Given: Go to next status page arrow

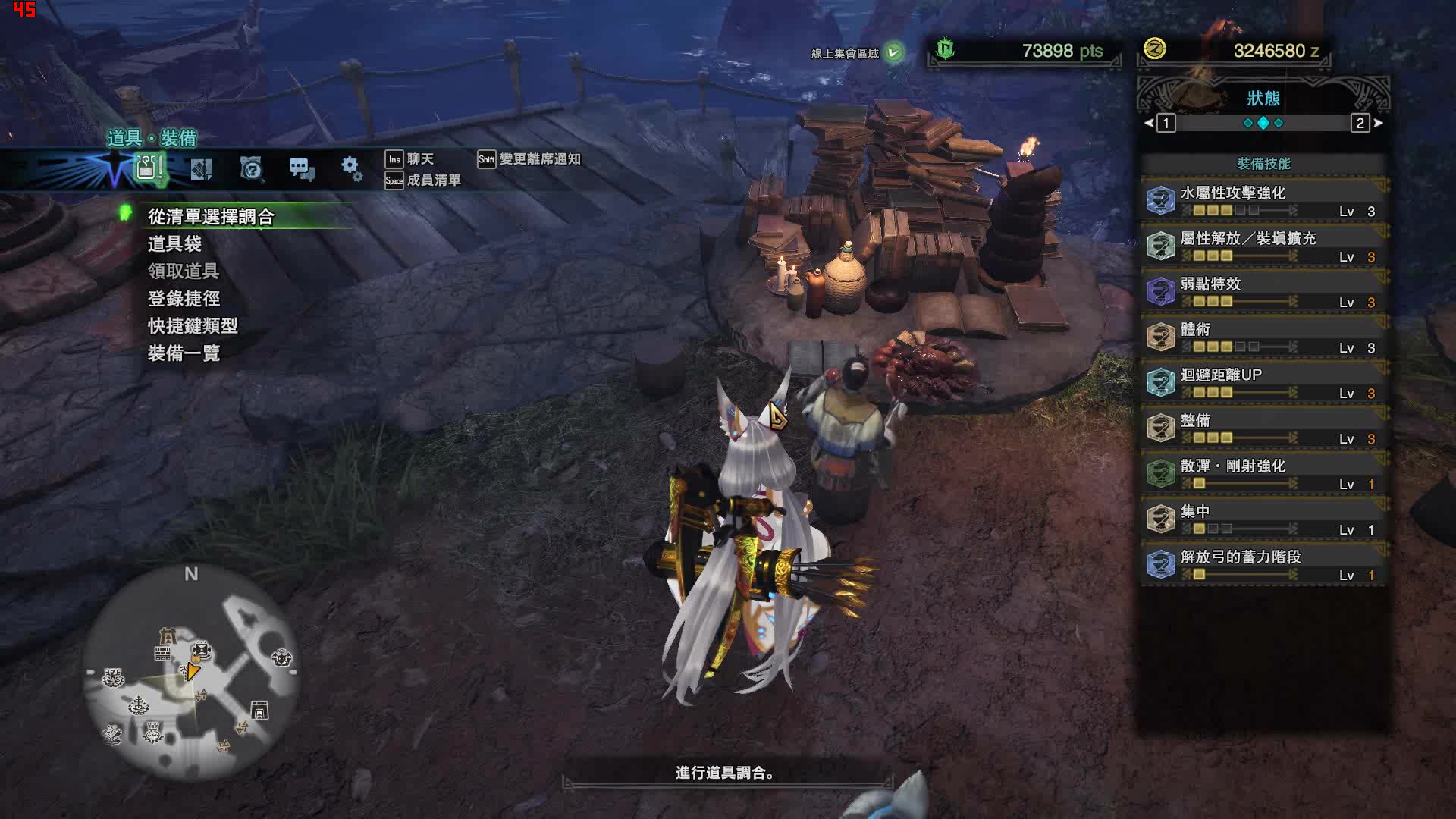Looking at the screenshot, I should 1378,123.
